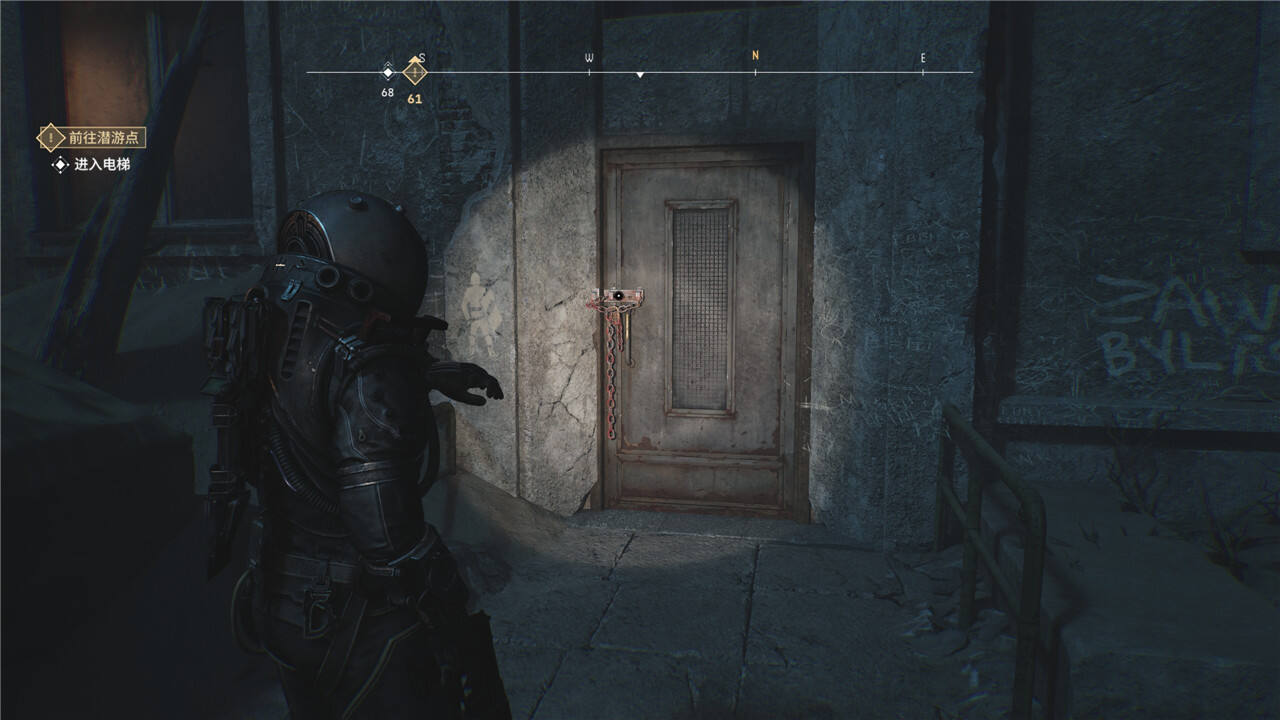Select the gold quest marker labeled 61
This screenshot has height=720, width=1280.
(414, 72)
